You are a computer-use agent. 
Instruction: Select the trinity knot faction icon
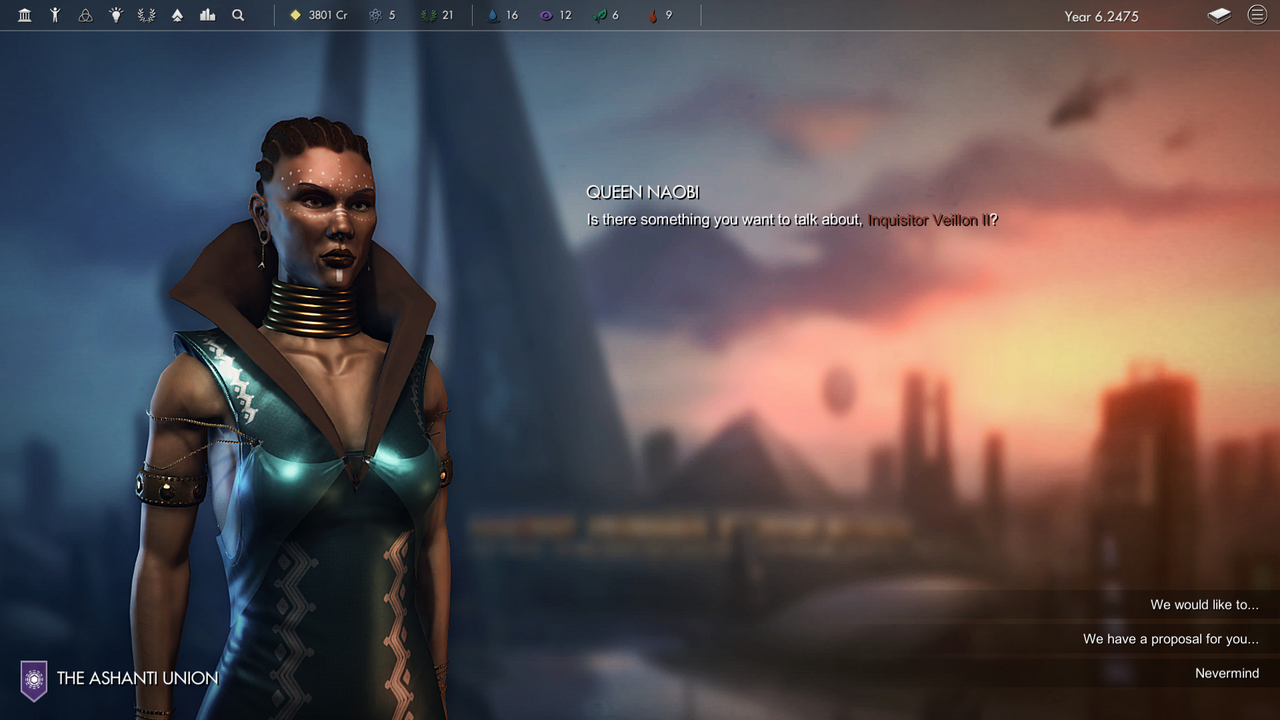tap(85, 15)
